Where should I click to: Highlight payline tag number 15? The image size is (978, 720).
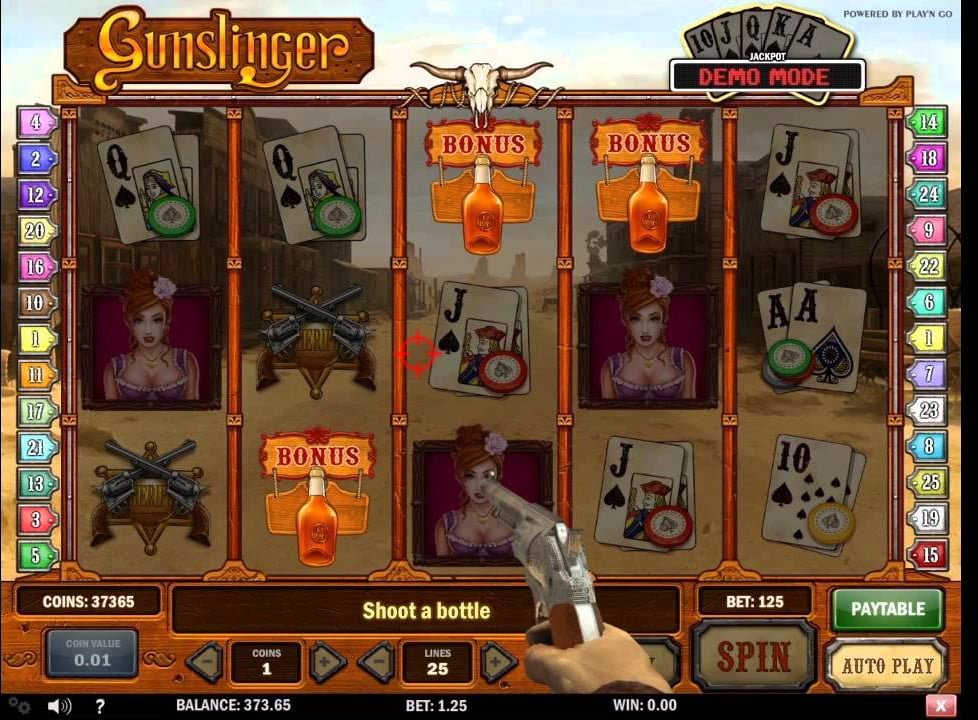pos(927,554)
